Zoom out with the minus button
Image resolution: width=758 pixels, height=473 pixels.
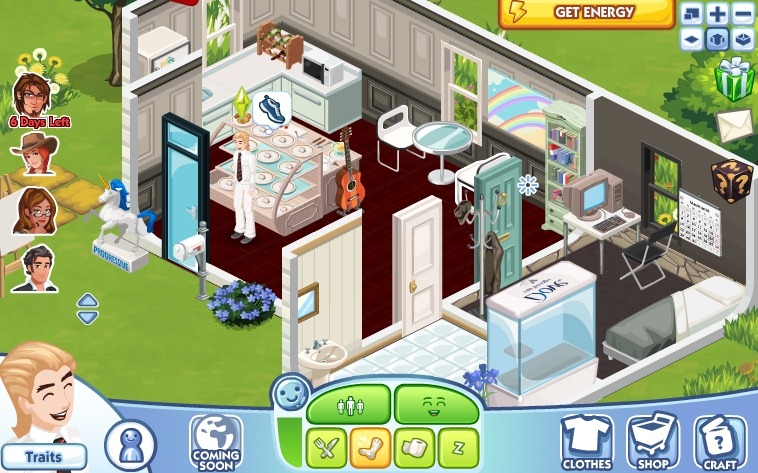[743, 14]
